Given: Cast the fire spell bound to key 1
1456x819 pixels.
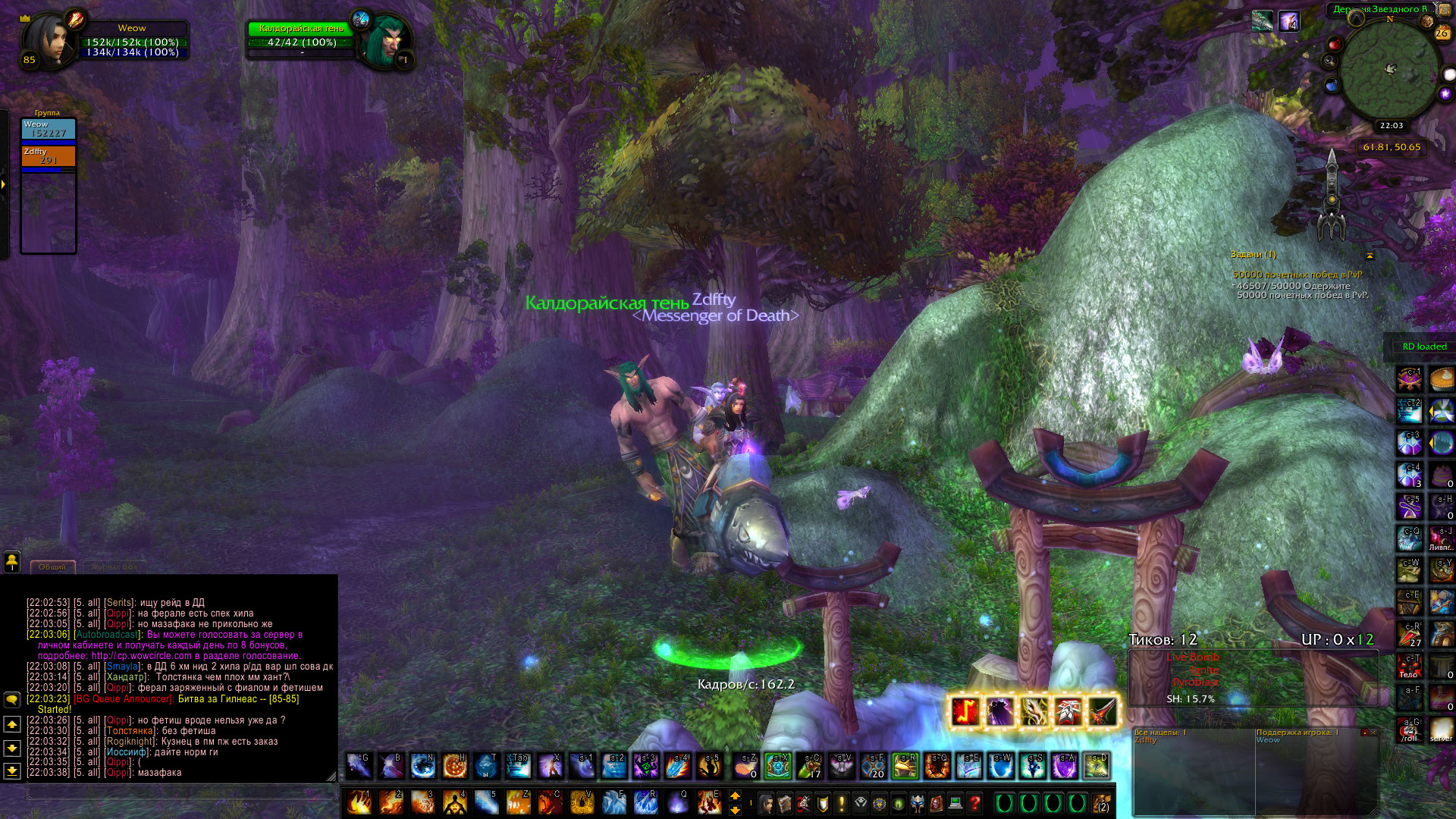Looking at the screenshot, I should click(359, 802).
